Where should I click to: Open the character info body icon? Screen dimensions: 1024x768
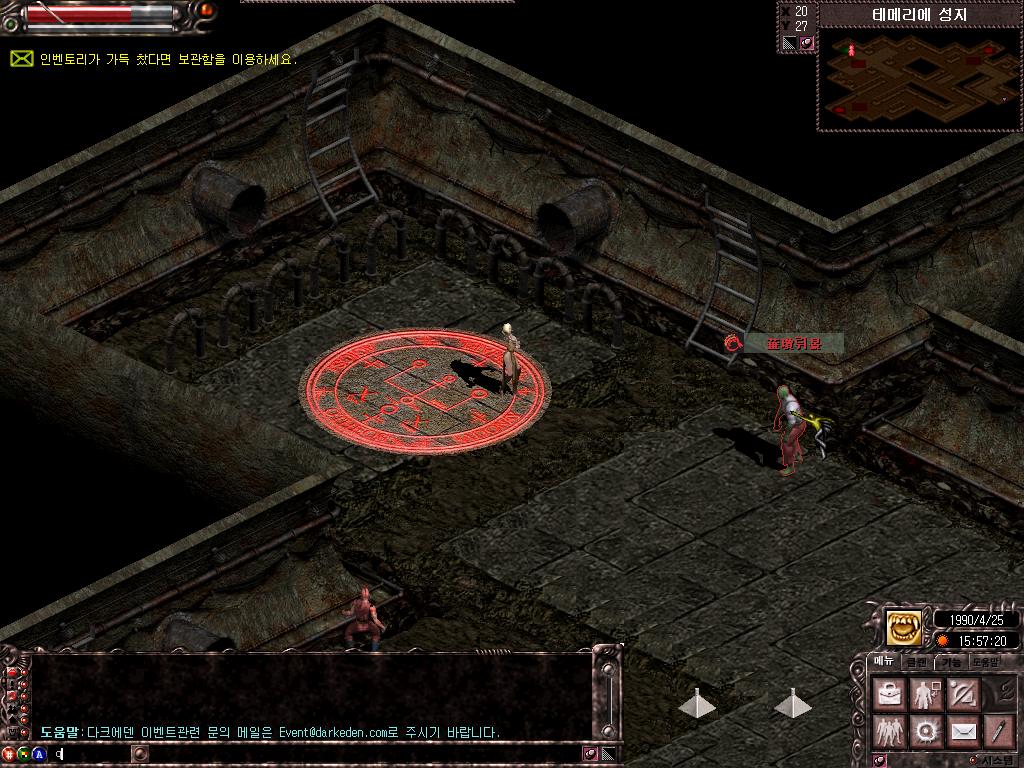point(925,692)
